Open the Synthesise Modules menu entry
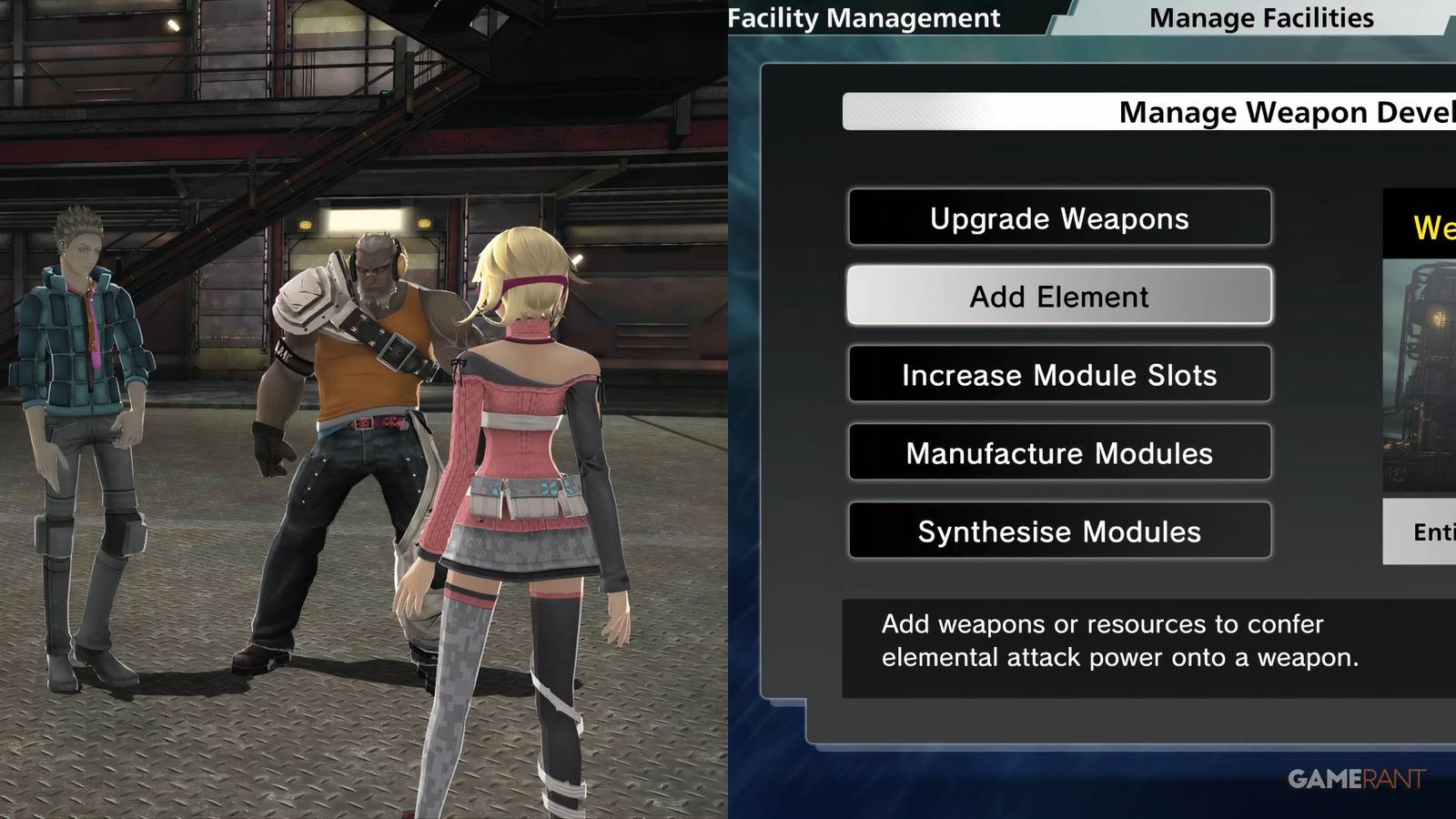 click(x=1058, y=531)
